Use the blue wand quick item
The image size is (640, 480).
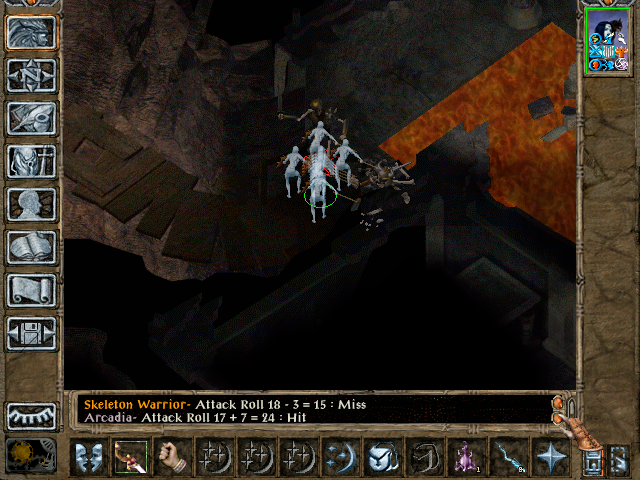point(509,457)
